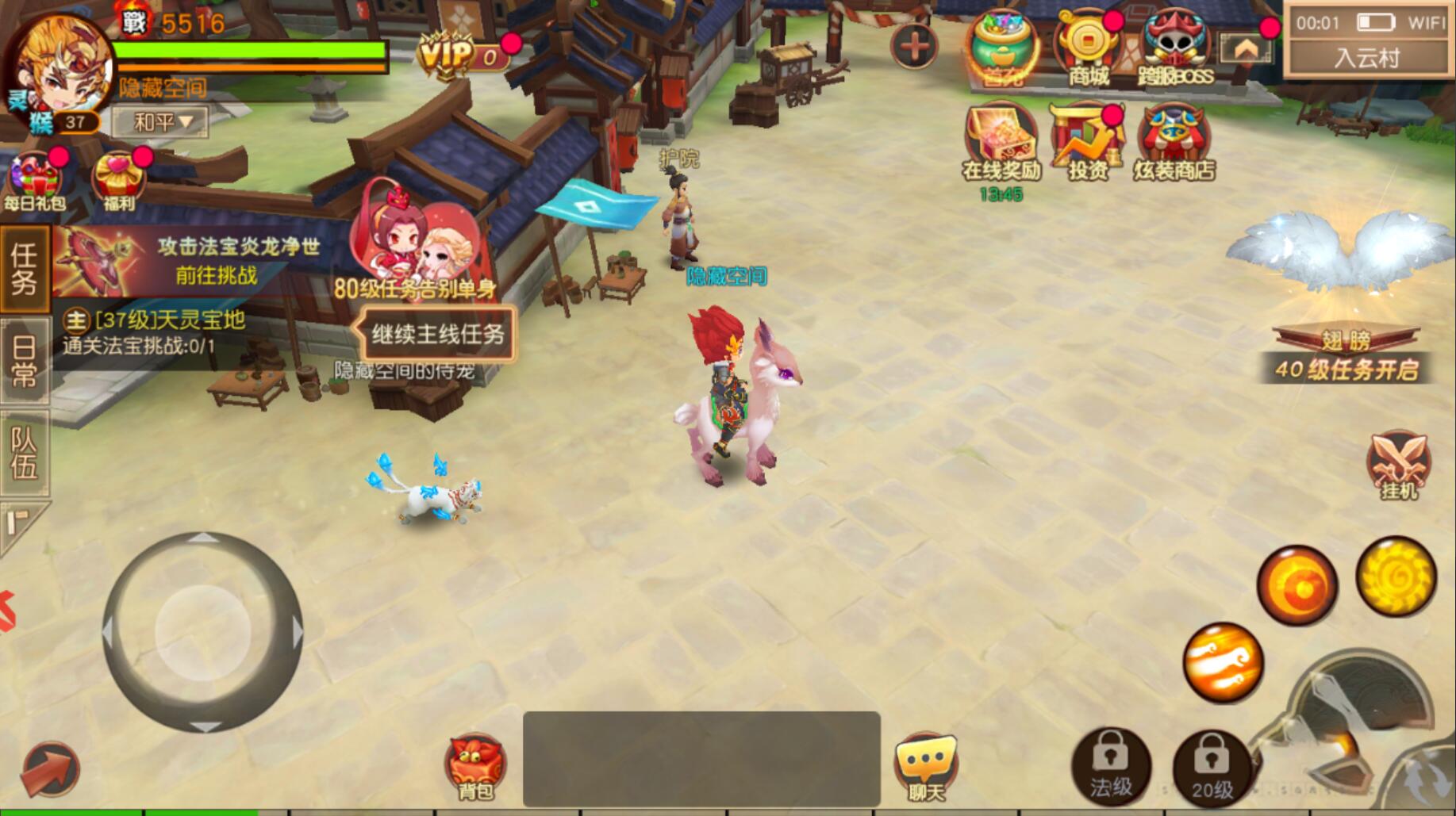
Task: Open the player avatar portrait
Action: tap(60, 67)
